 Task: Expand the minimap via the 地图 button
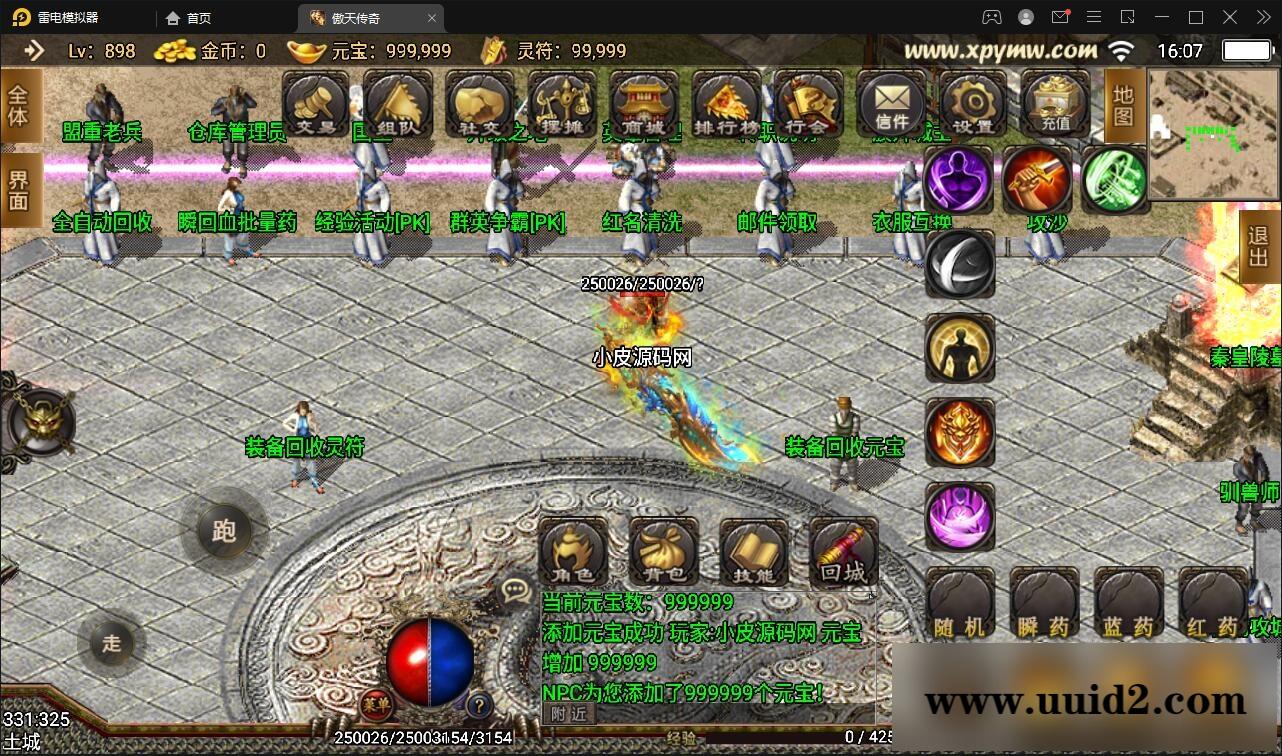(x=1122, y=105)
